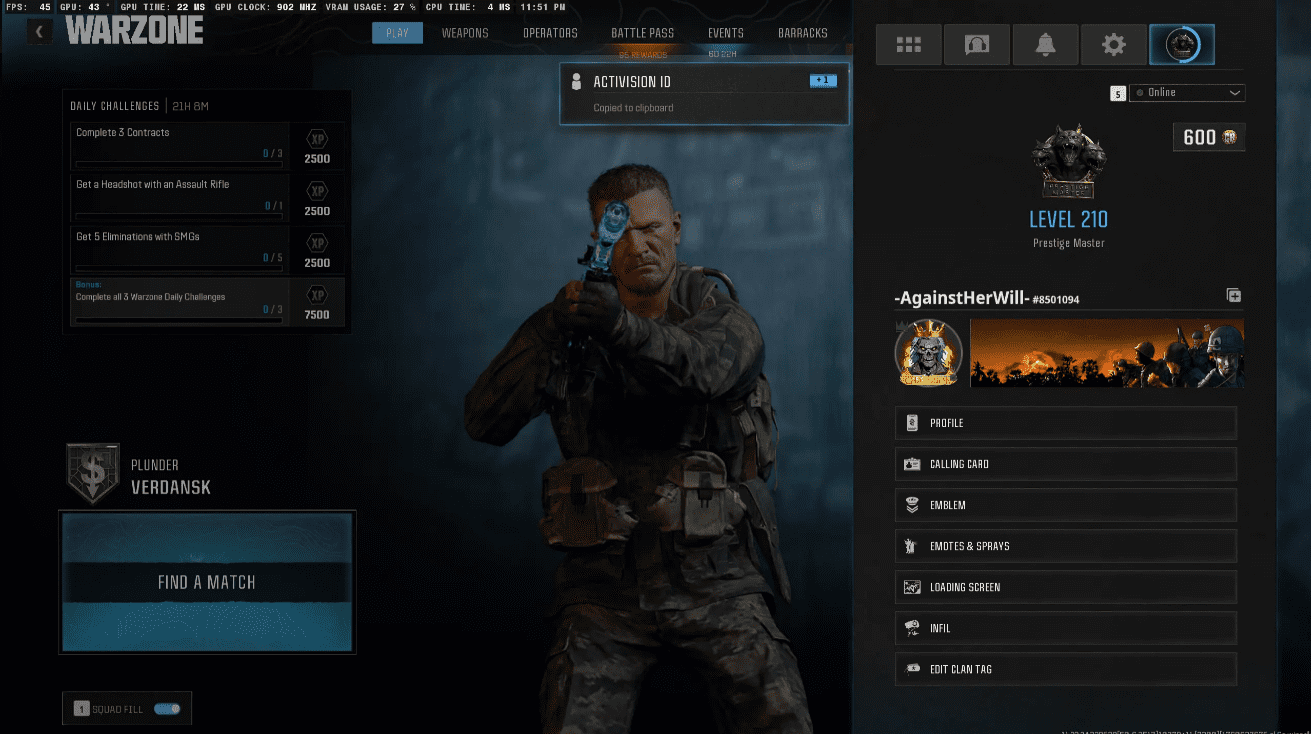The width and height of the screenshot is (1311, 734).
Task: Select the Operators tab
Action: [550, 32]
